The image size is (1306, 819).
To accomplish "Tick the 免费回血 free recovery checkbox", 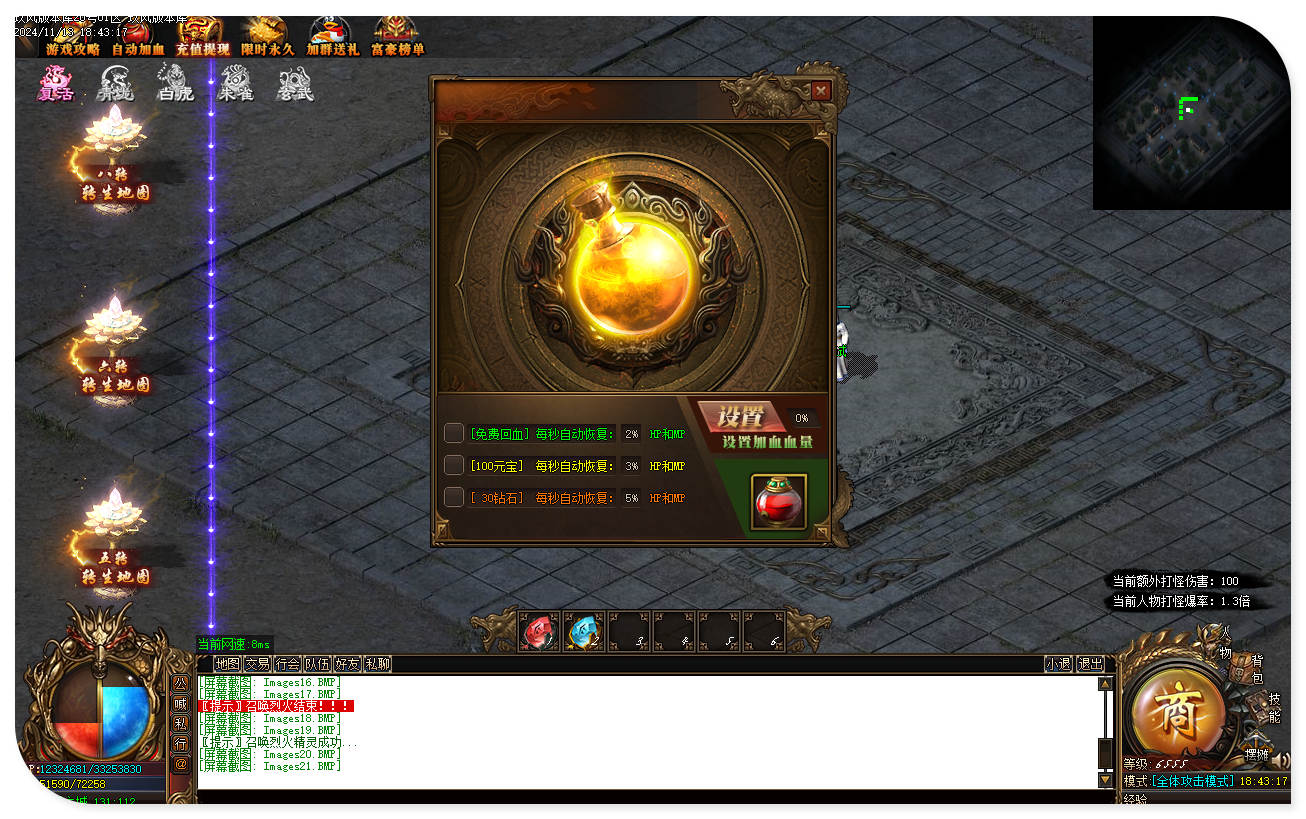I will tap(454, 434).
